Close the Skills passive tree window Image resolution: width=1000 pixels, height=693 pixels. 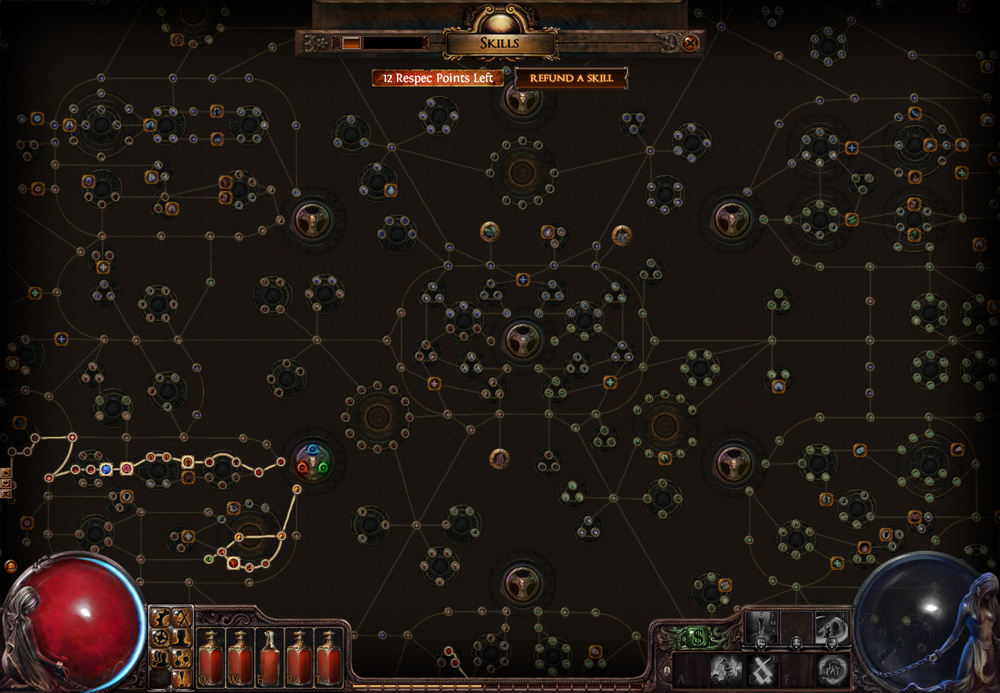[690, 43]
